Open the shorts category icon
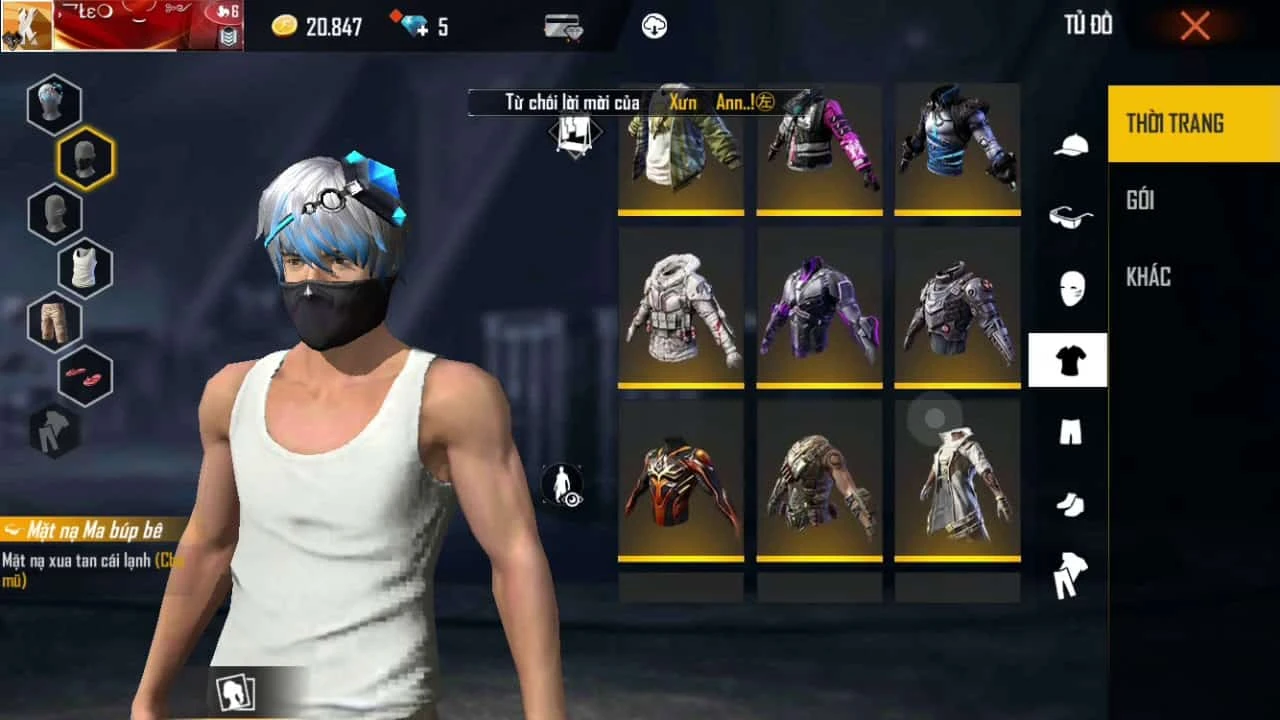 [x=1070, y=432]
